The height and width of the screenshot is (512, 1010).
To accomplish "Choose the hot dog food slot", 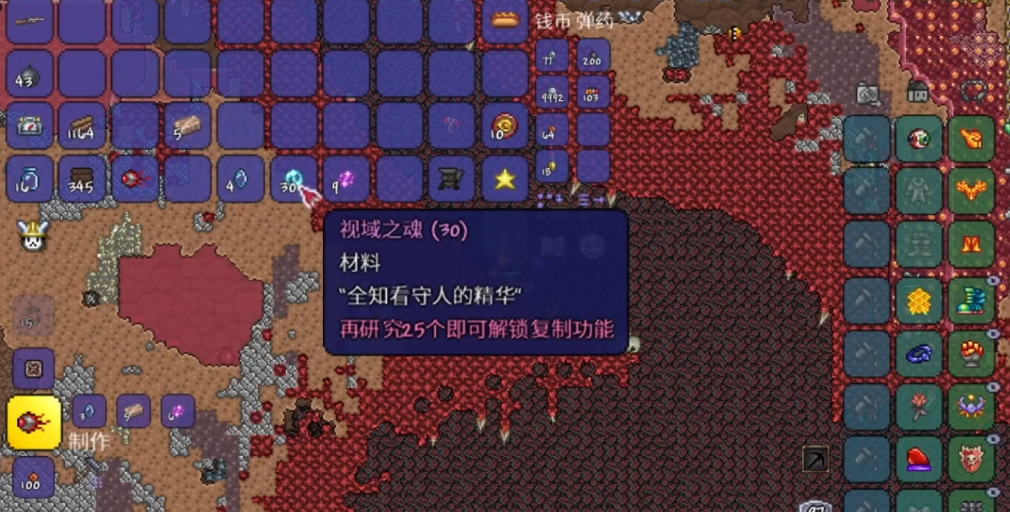I will [505, 21].
